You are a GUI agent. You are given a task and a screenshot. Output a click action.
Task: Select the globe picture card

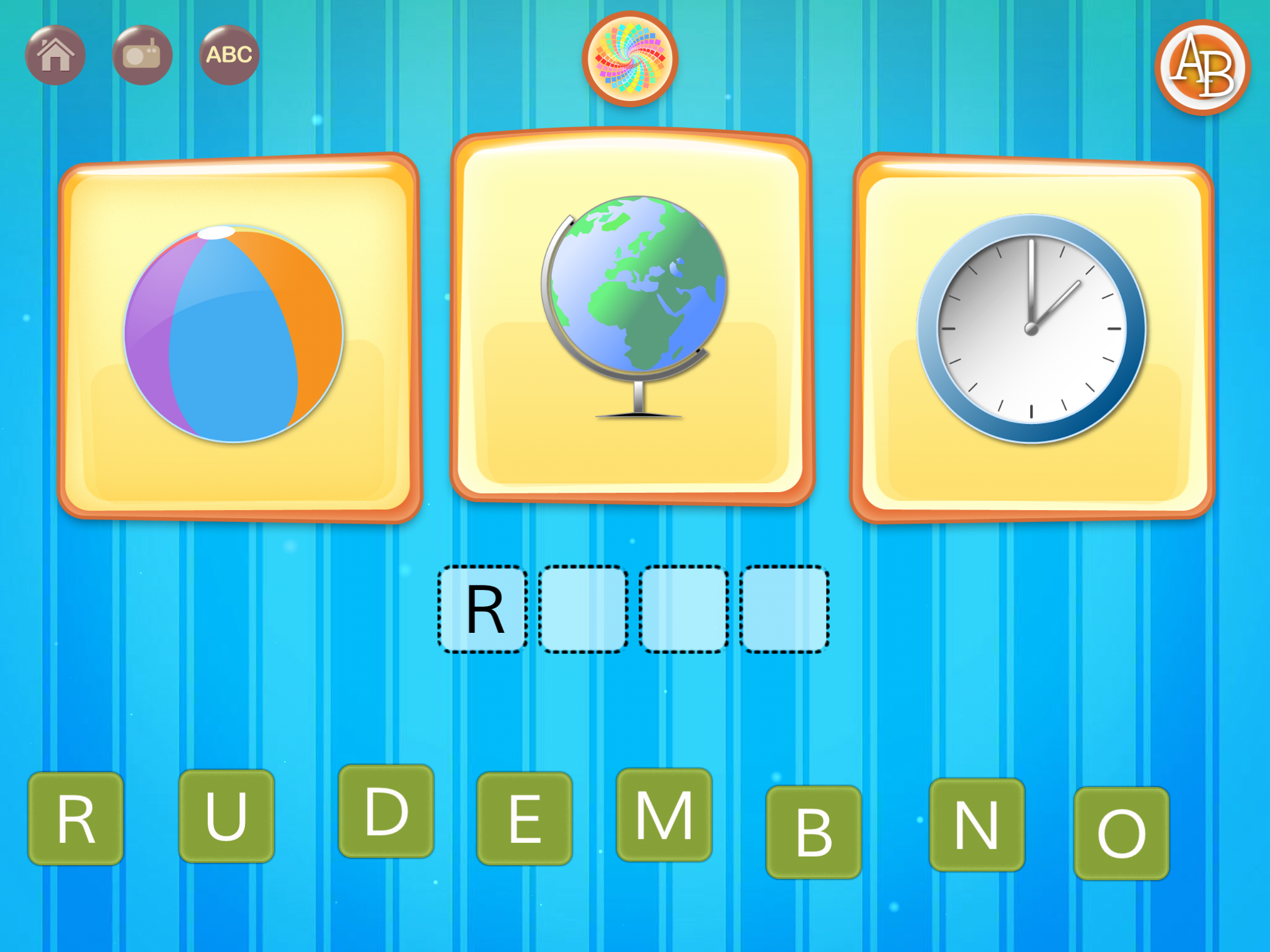(631, 316)
